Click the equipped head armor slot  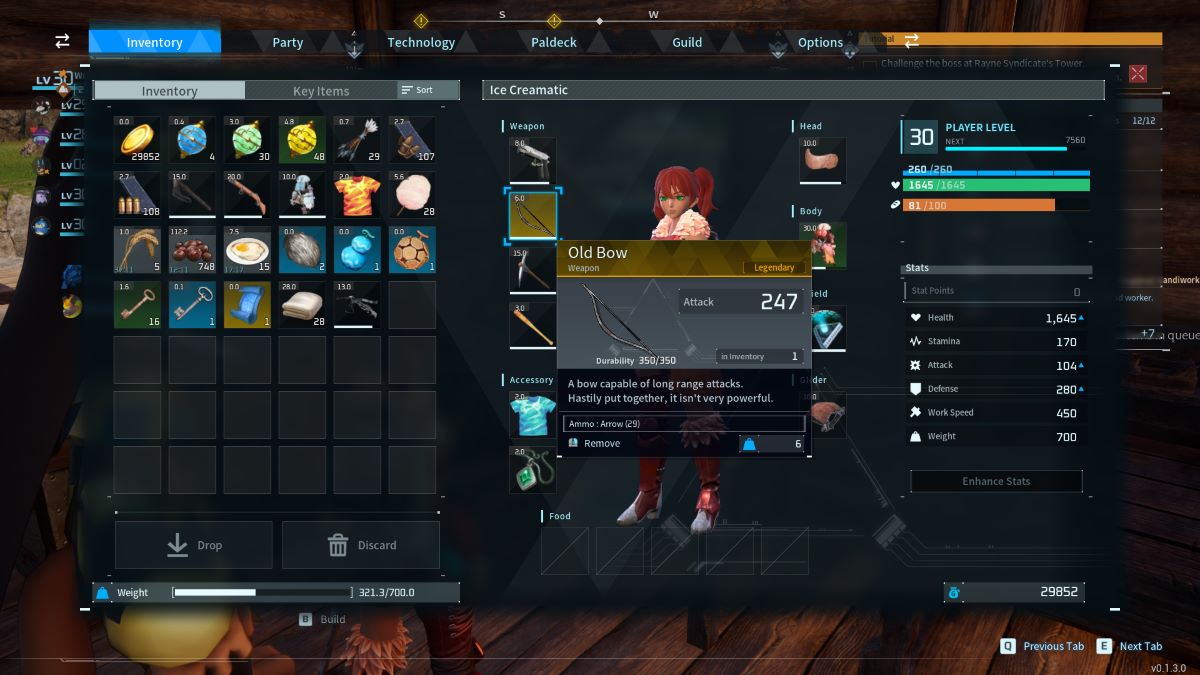(x=822, y=160)
